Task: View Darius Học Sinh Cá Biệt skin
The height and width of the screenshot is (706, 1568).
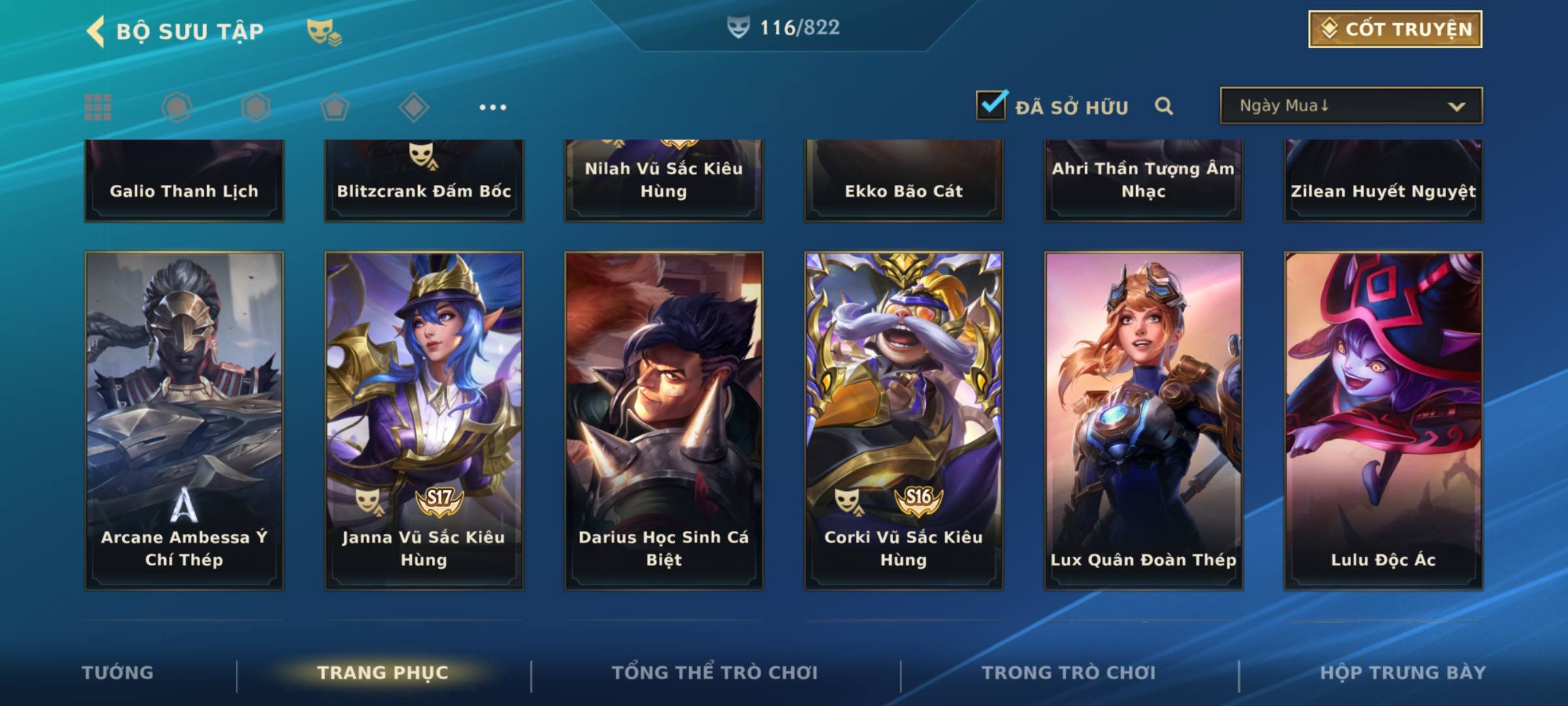Action: [x=664, y=420]
